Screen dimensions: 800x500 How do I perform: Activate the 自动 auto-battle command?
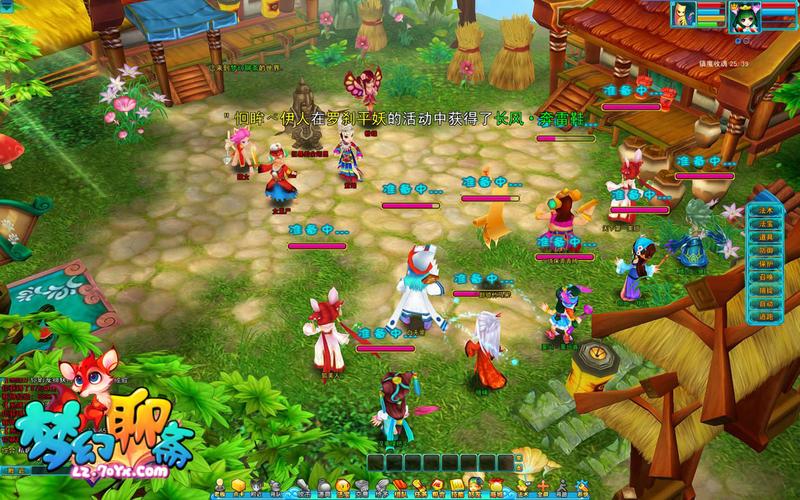point(765,303)
